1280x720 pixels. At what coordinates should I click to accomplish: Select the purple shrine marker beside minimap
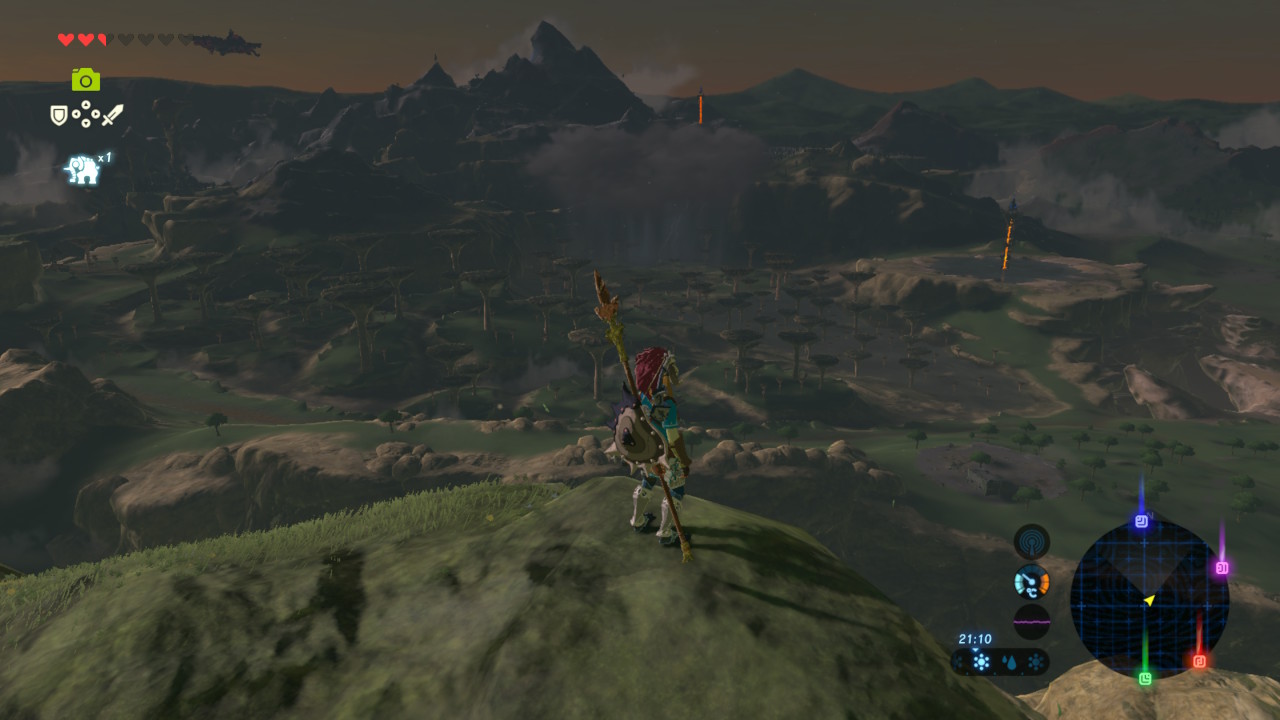click(1221, 568)
